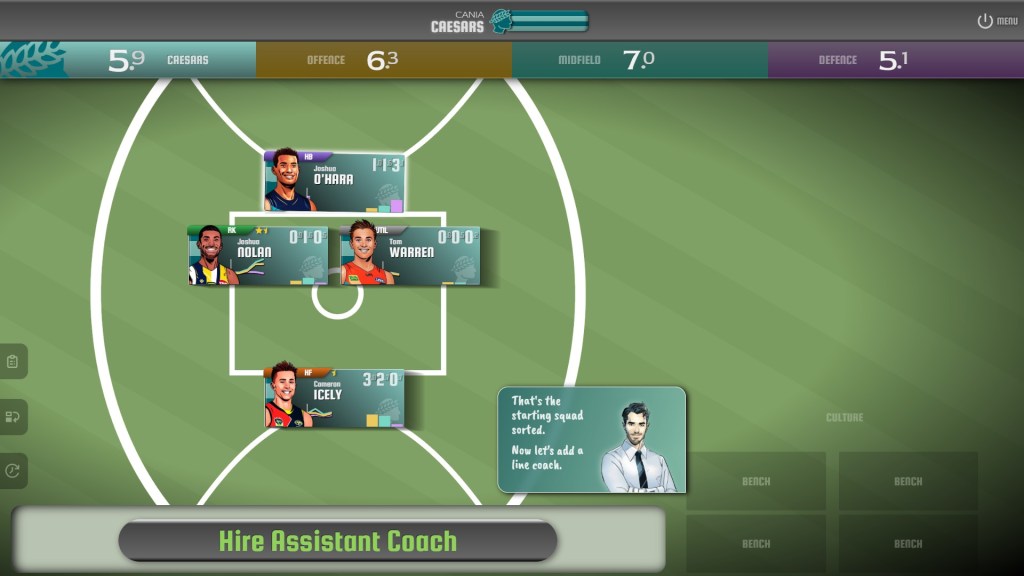Open the power Menu button

pos(997,21)
